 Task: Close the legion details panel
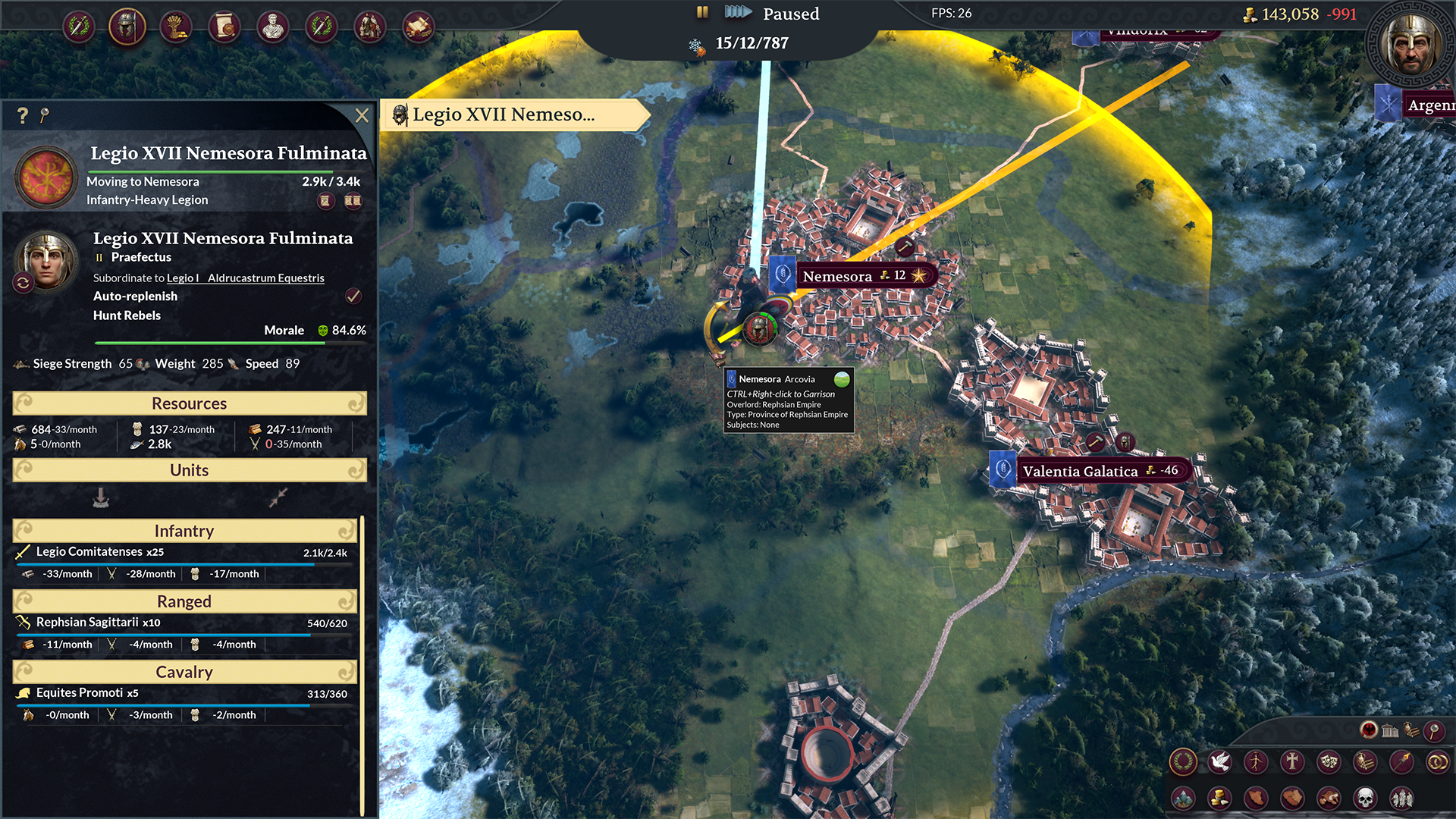point(362,115)
